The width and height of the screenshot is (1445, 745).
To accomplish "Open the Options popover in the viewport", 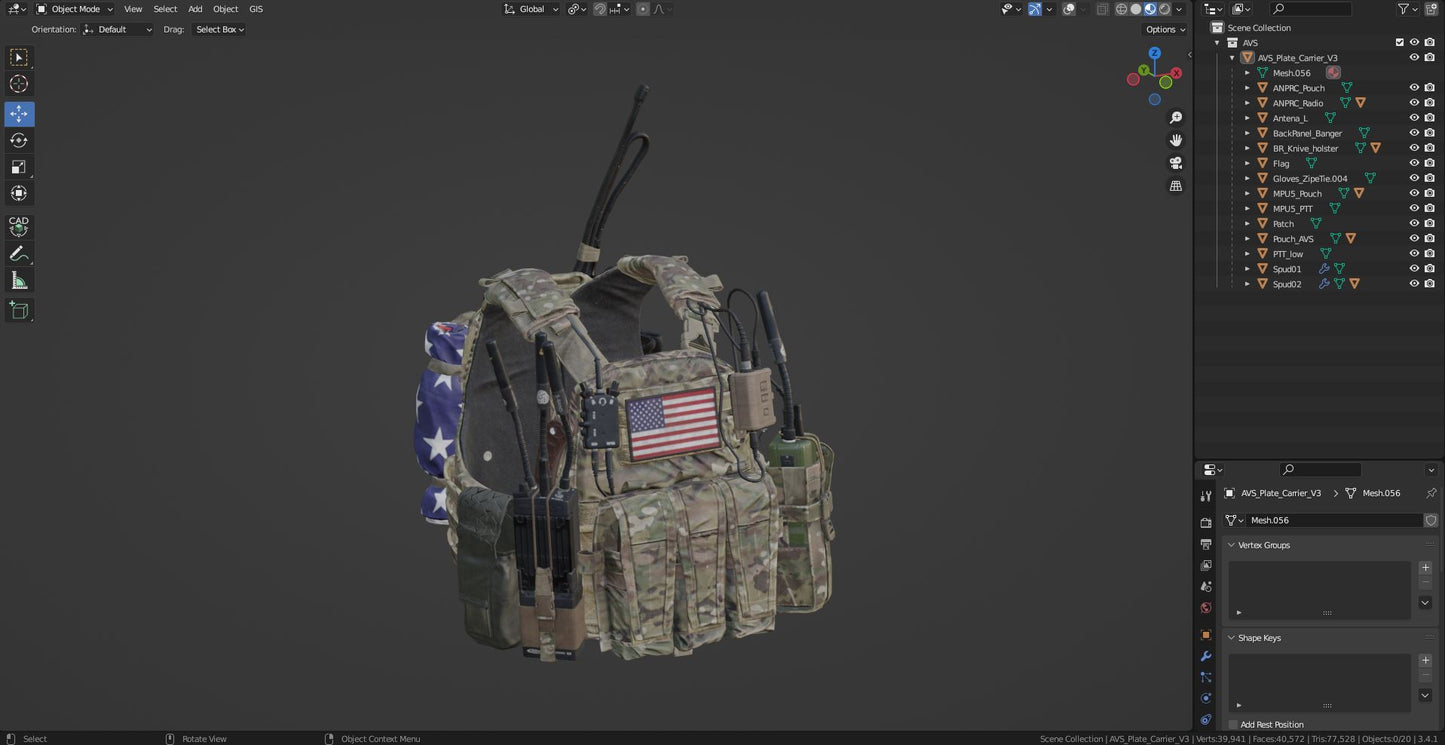I will pos(1163,29).
